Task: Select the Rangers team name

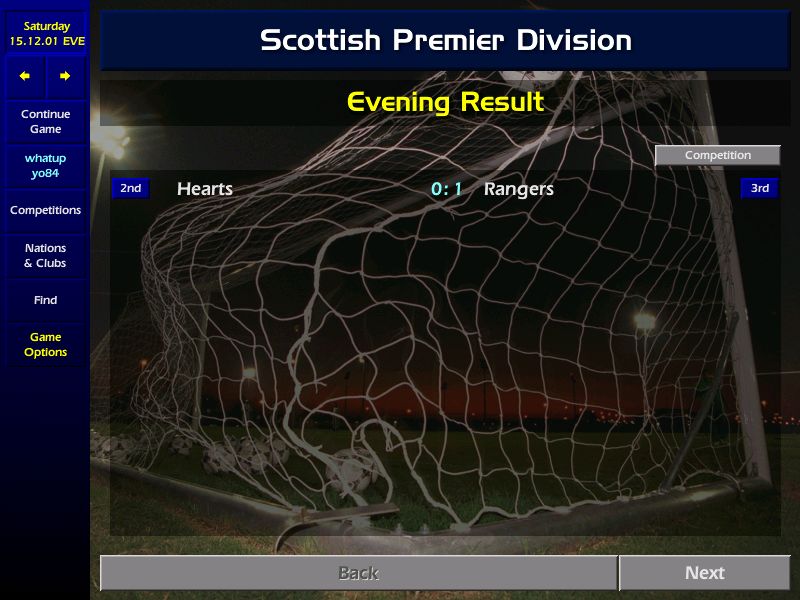Action: [518, 189]
